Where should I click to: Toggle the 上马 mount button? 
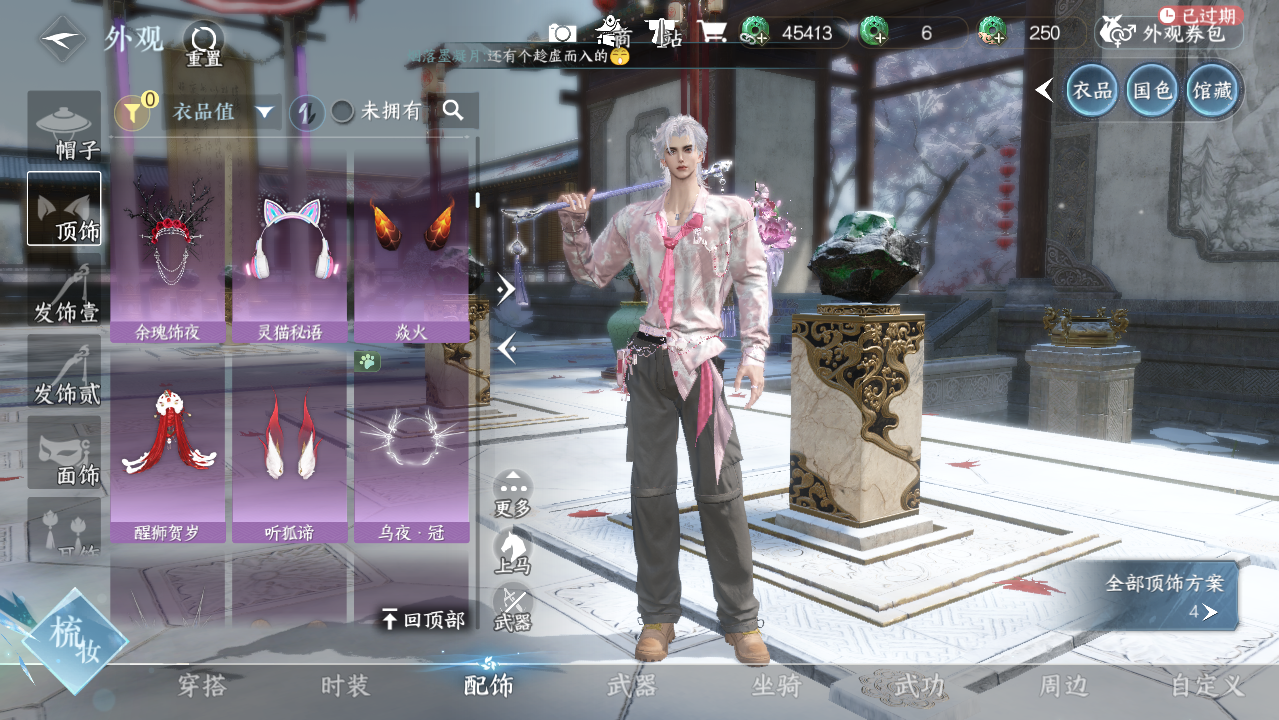click(x=513, y=550)
